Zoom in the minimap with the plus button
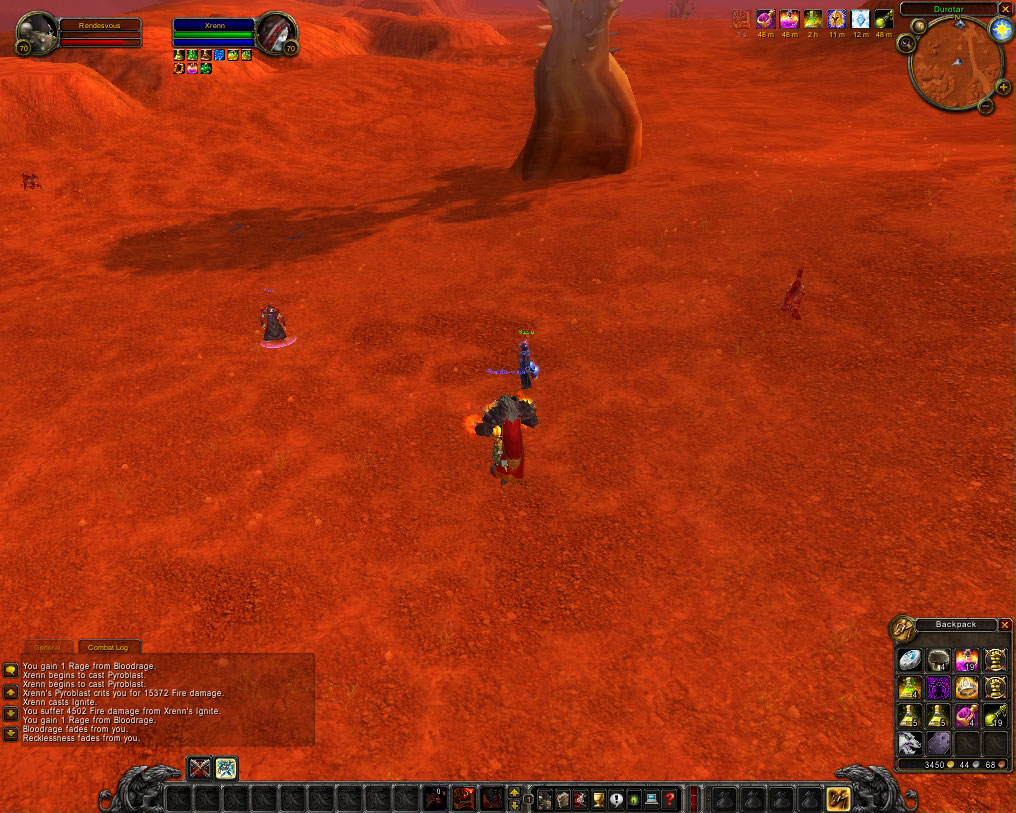 point(1001,86)
